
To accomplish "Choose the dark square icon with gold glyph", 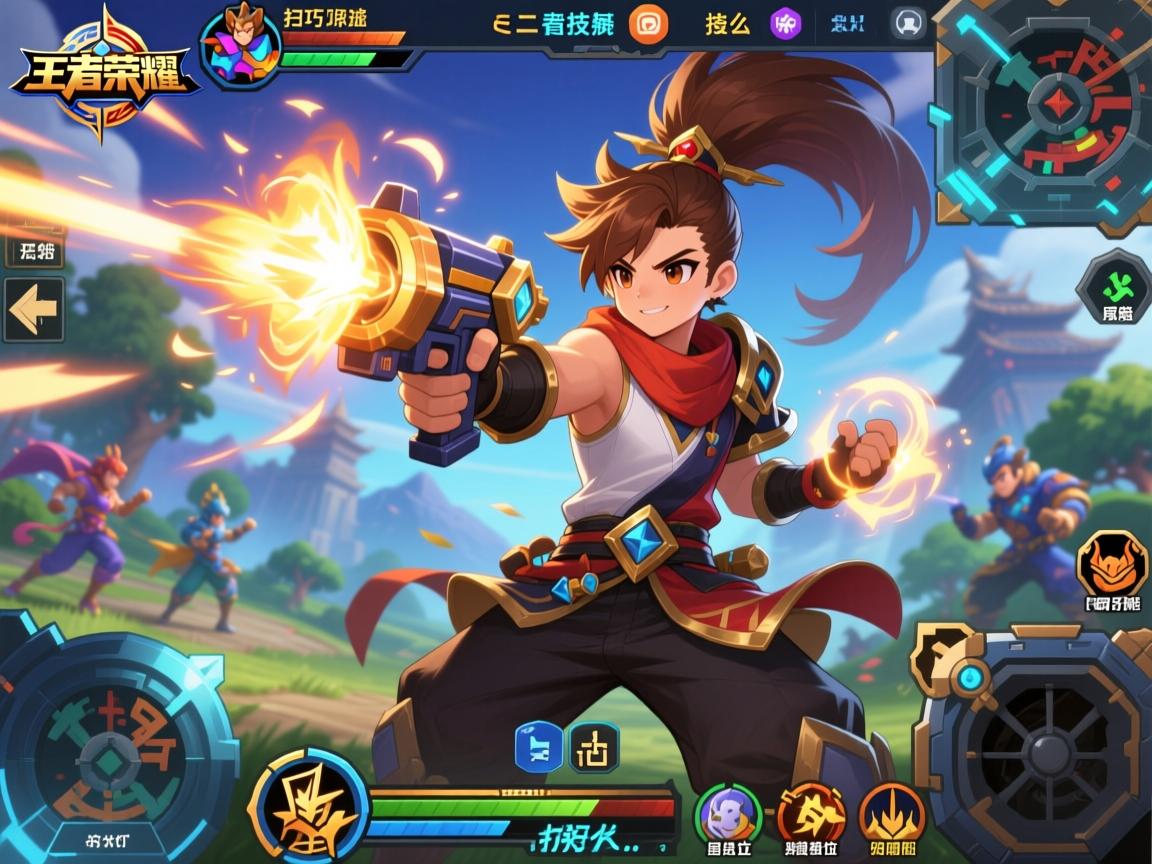I will pos(594,748).
